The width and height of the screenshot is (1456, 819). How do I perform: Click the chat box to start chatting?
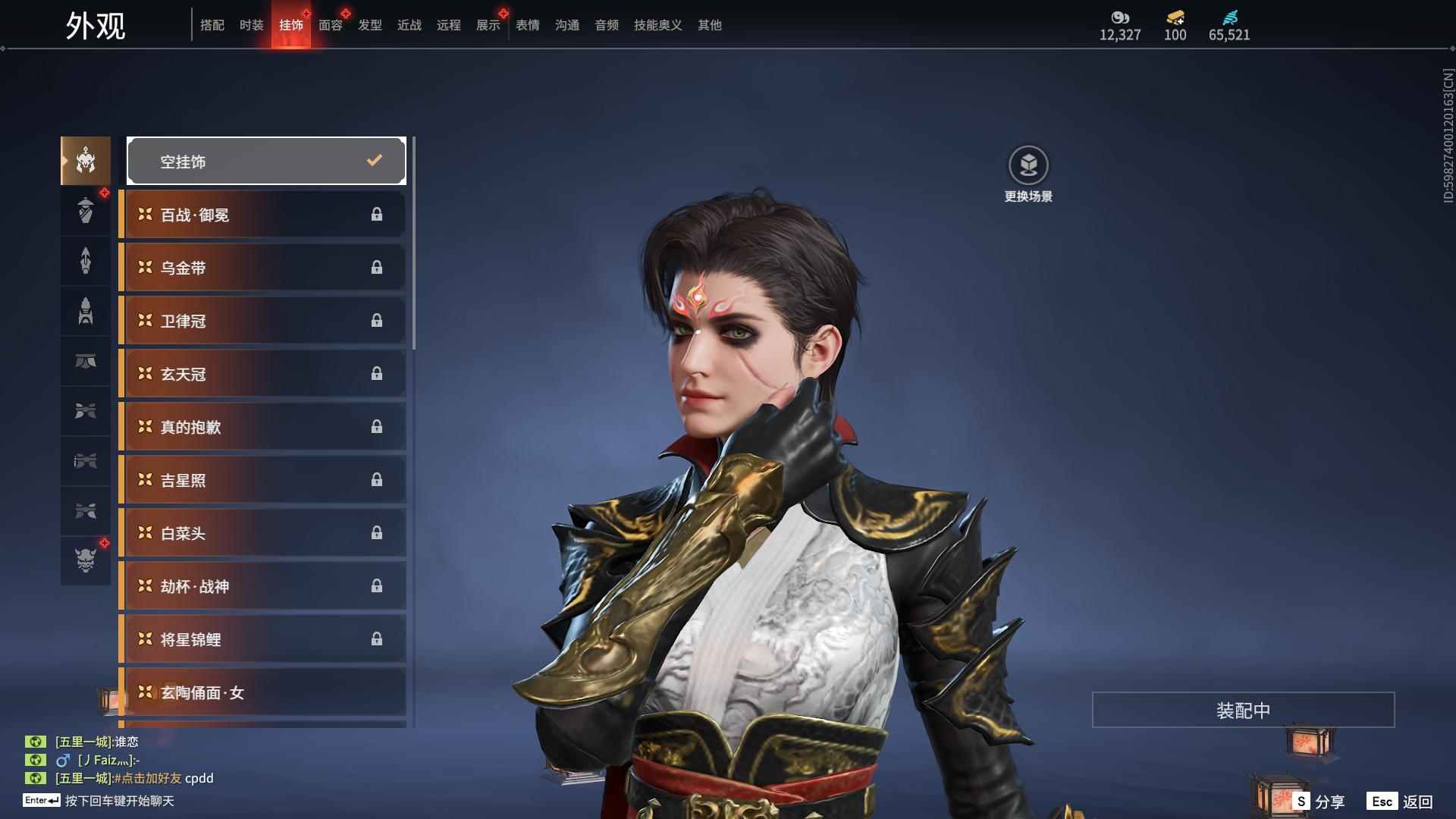tap(119, 801)
